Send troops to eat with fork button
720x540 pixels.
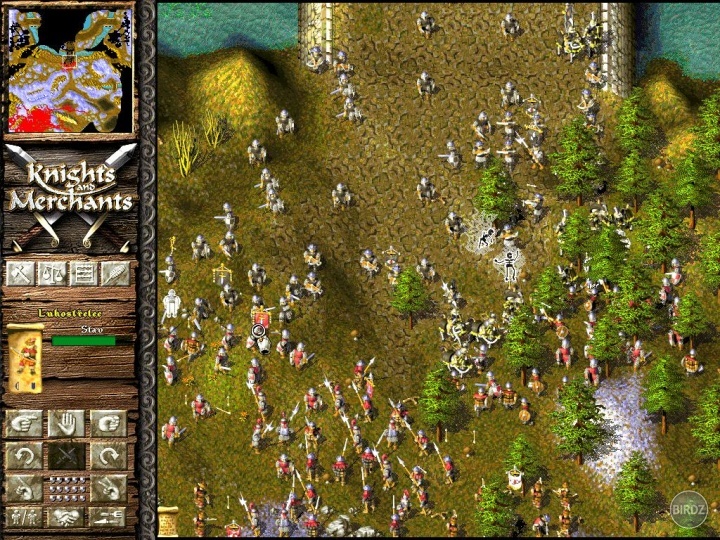[x=109, y=518]
